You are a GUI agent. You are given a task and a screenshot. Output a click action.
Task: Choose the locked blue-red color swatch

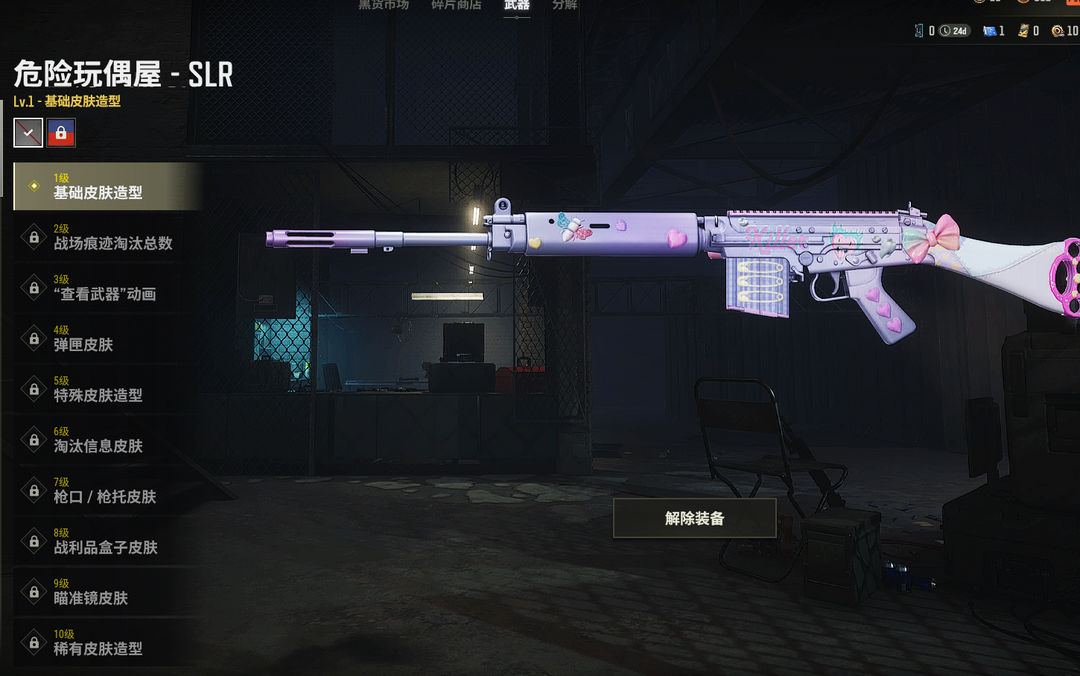[61, 132]
